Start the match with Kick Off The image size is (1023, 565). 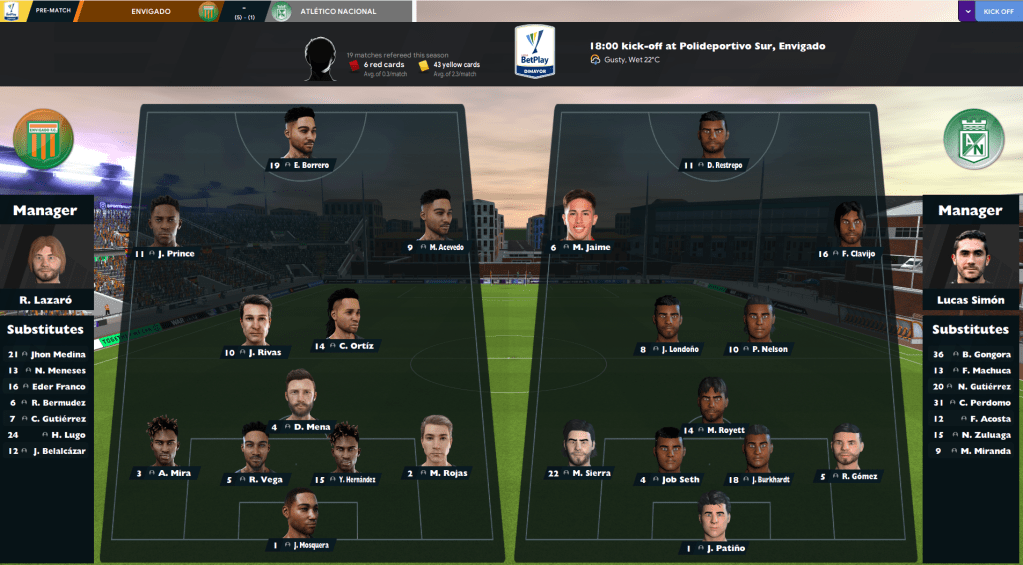[x=998, y=11]
